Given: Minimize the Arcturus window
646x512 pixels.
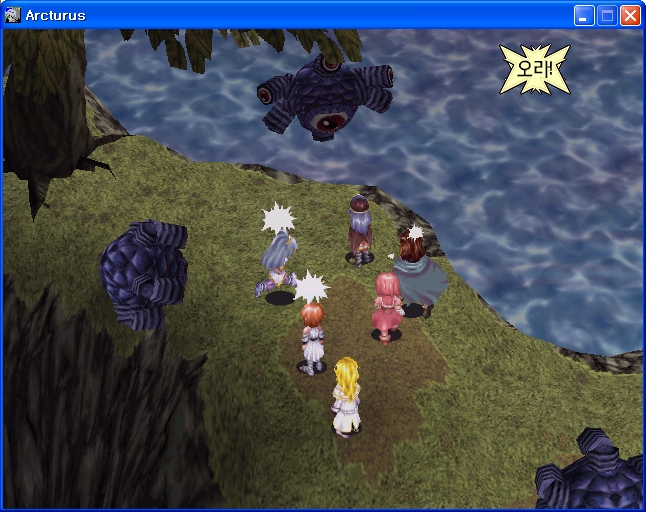Looking at the screenshot, I should [x=584, y=16].
